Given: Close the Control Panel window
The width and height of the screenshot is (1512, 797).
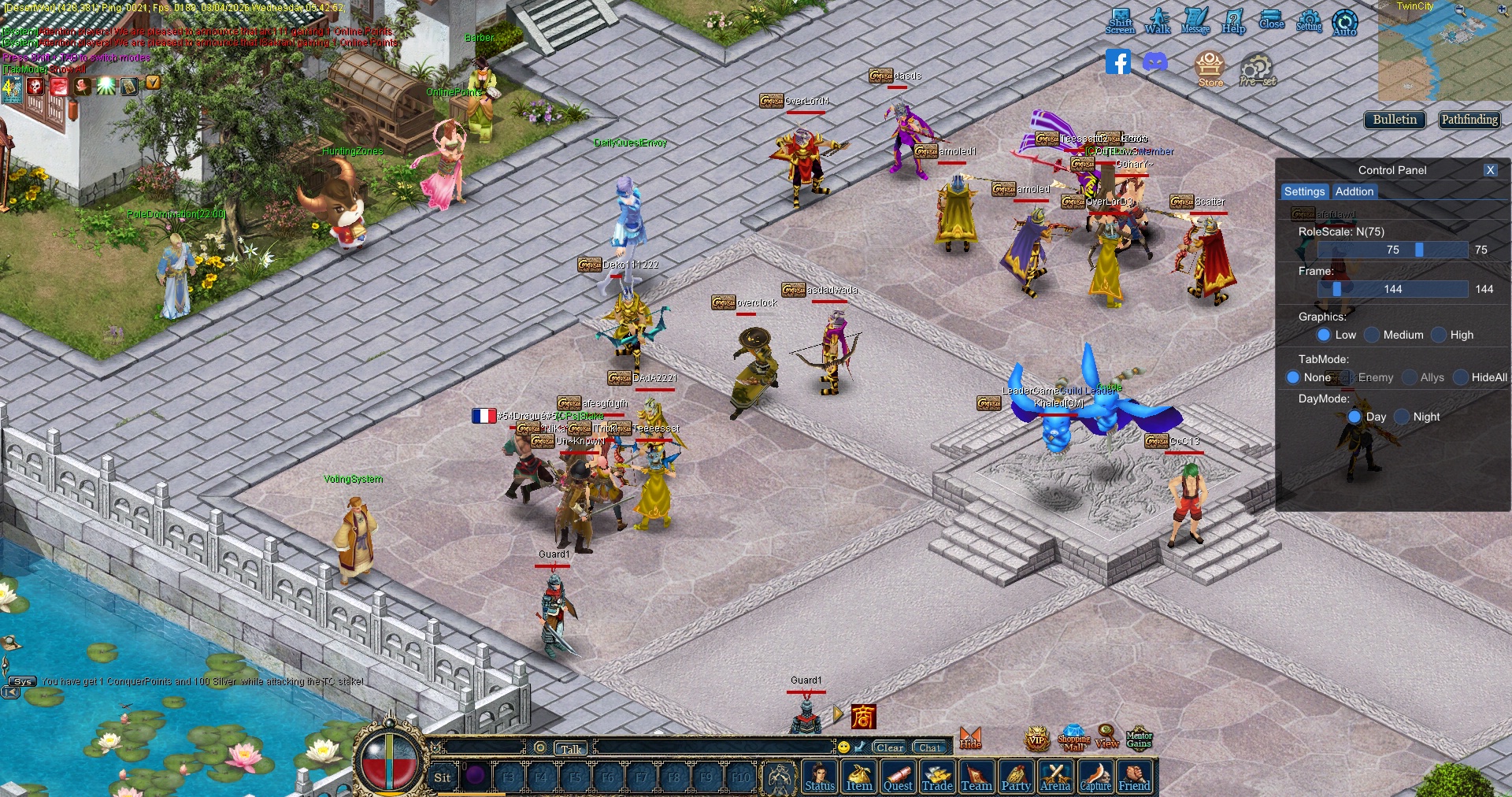Looking at the screenshot, I should [x=1490, y=170].
